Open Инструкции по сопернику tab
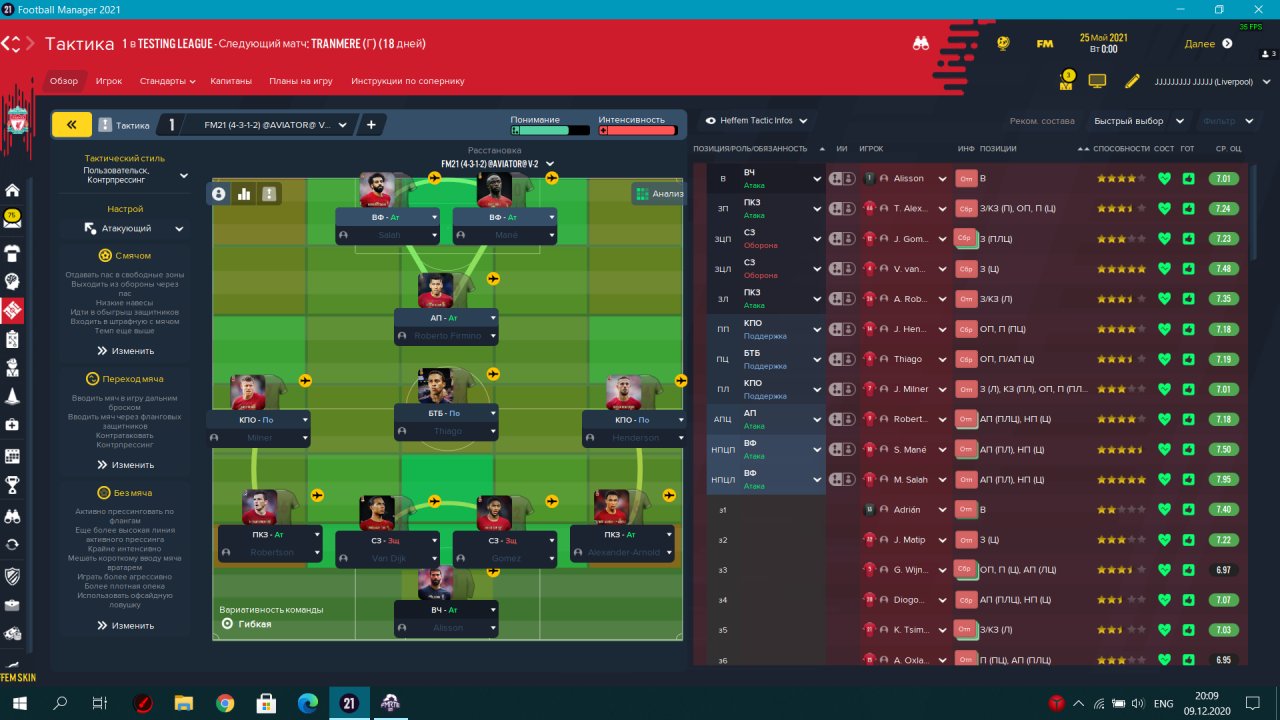Image resolution: width=1280 pixels, height=720 pixels. [408, 81]
